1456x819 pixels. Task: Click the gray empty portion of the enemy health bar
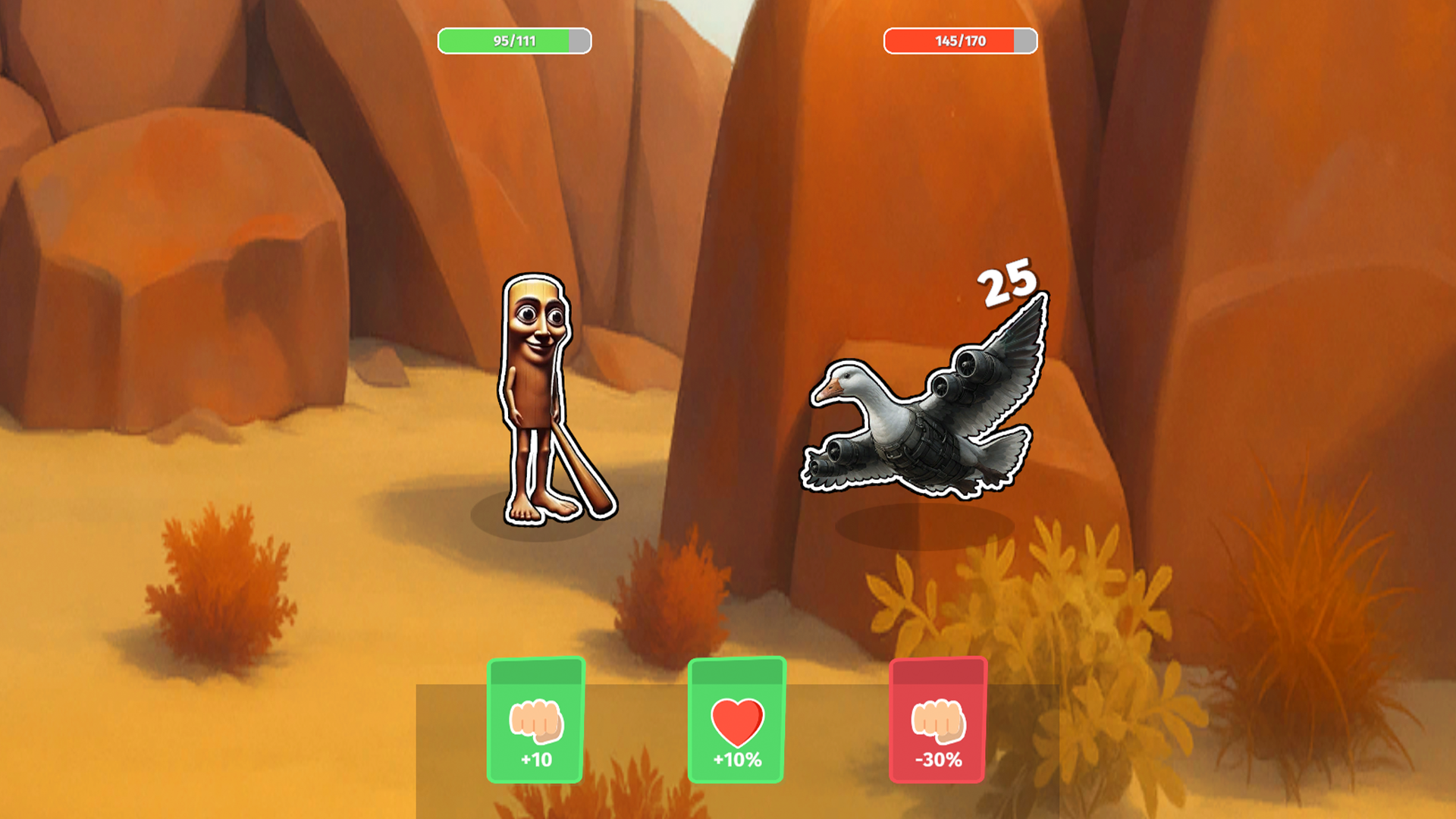[x=1024, y=41]
